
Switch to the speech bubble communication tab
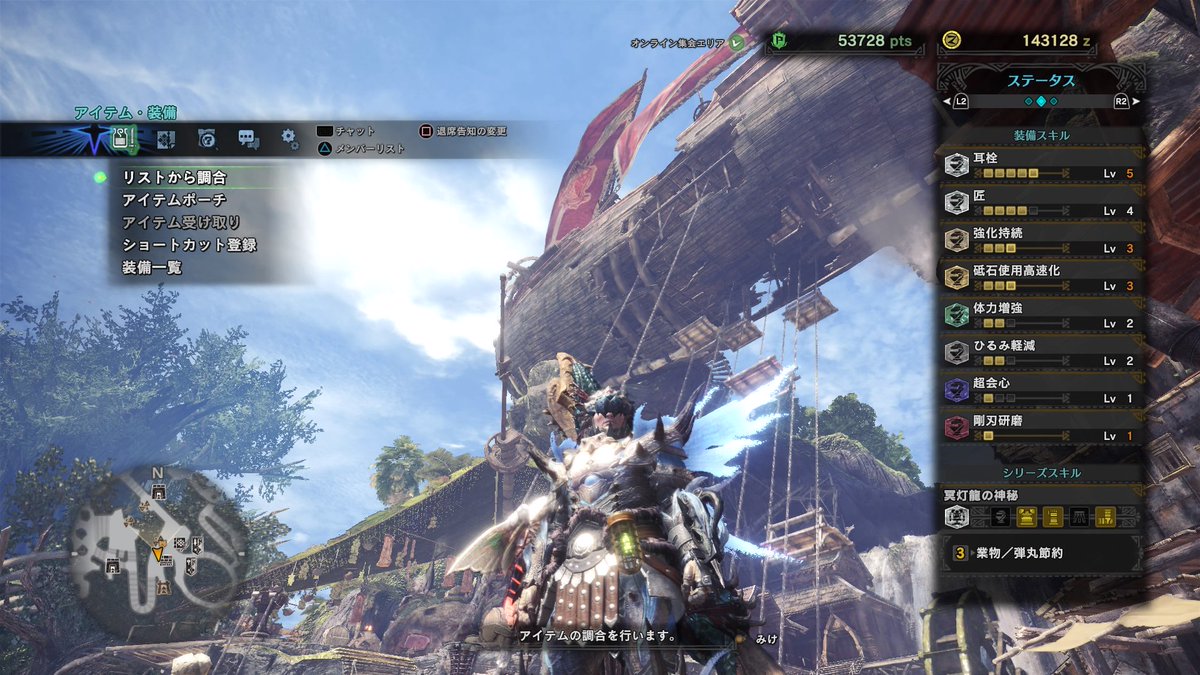coord(248,139)
